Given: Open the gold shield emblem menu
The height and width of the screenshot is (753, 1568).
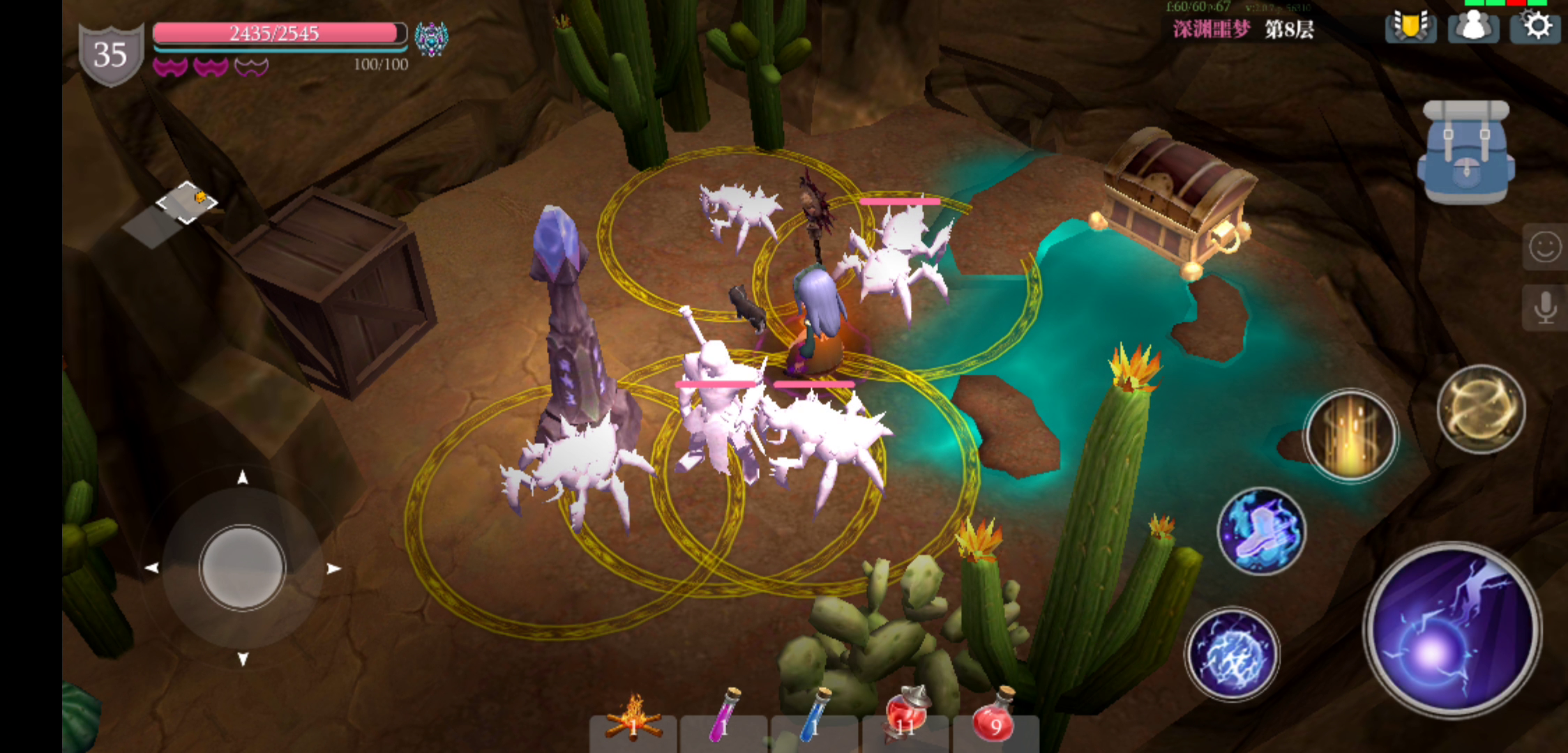Looking at the screenshot, I should pos(1410,28).
